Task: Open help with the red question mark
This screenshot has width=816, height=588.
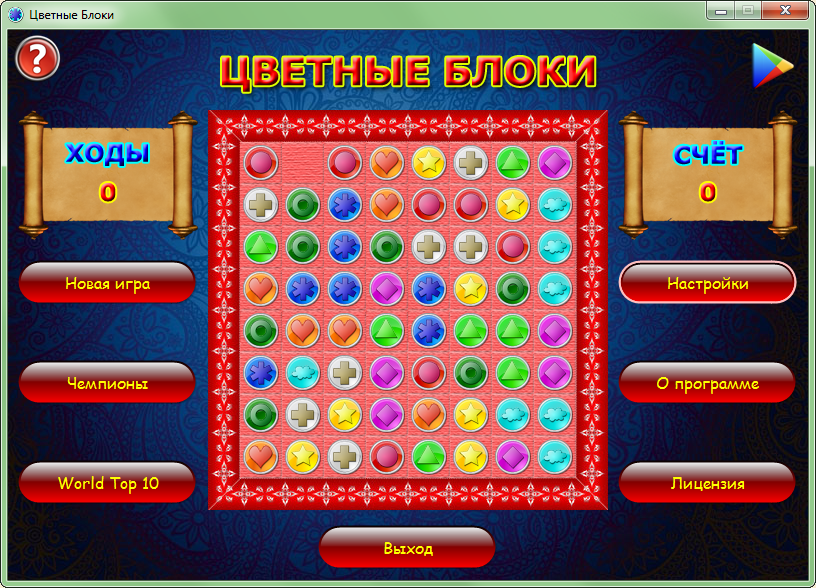Action: [38, 58]
